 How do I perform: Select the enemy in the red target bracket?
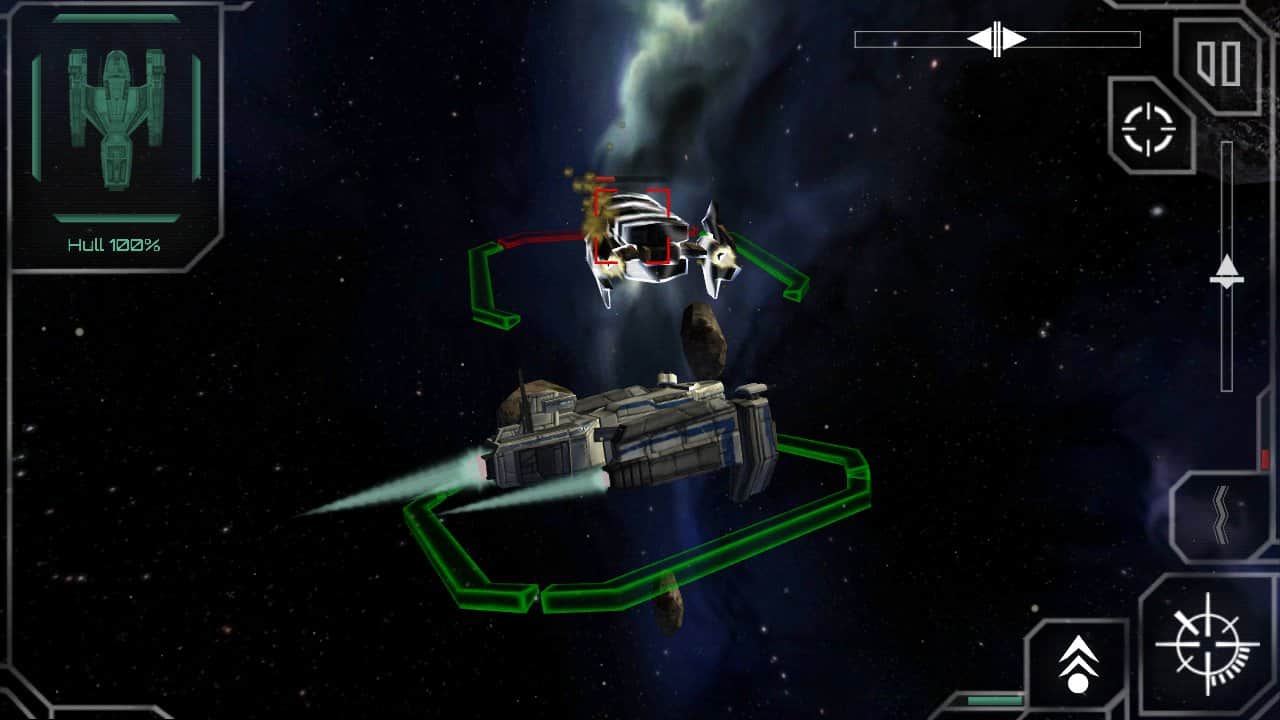[632, 226]
